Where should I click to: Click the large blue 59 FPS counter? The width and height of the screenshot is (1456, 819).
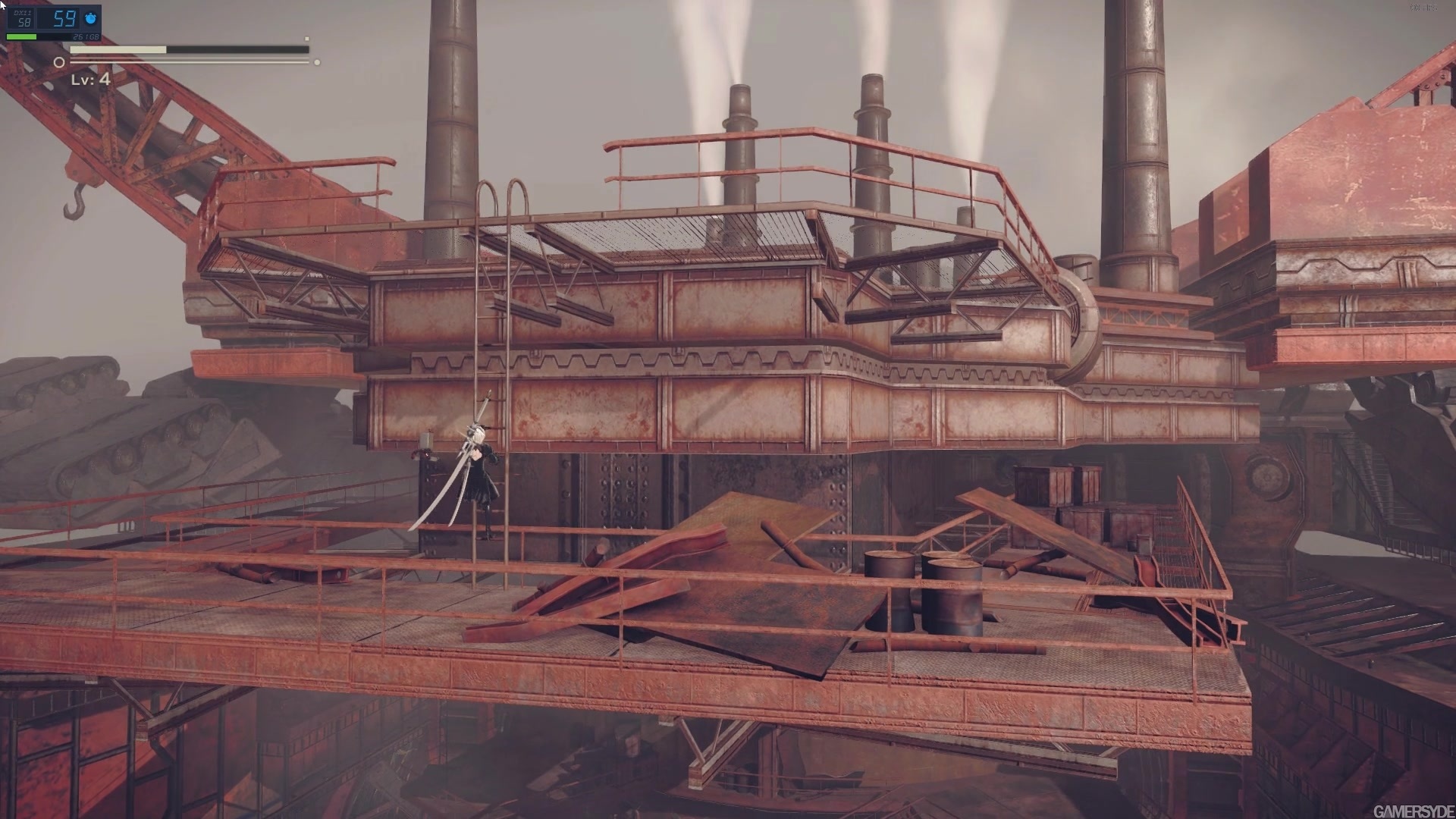[64, 18]
